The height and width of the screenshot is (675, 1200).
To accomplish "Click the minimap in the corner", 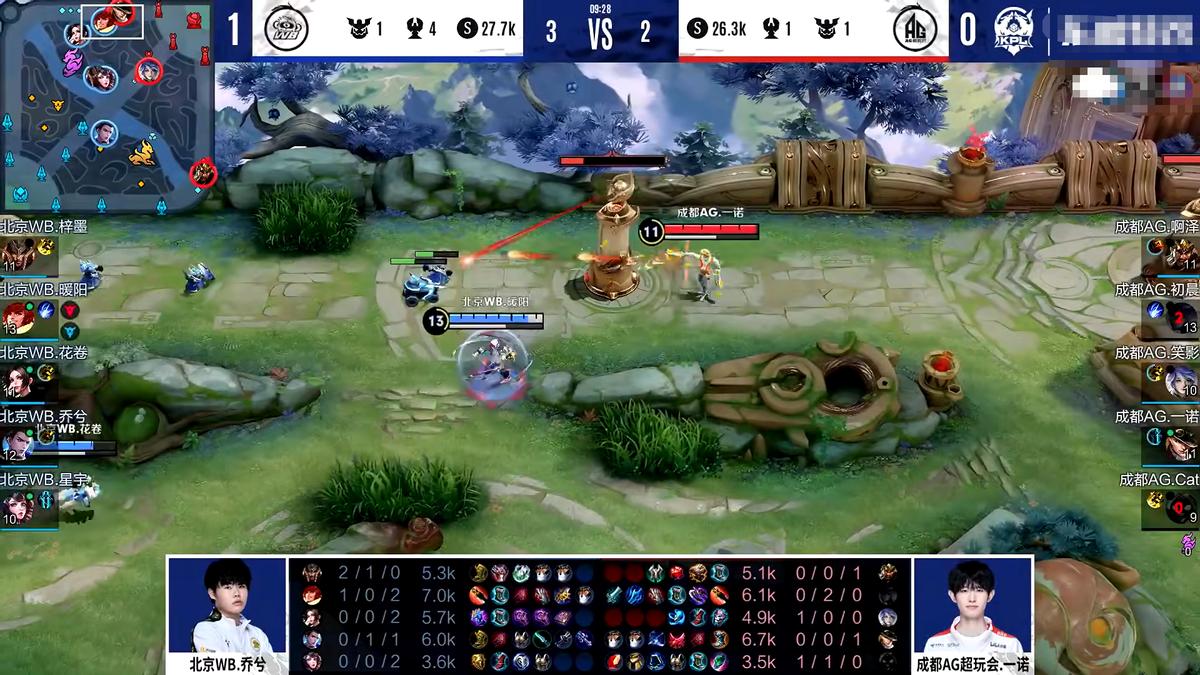I will pyautogui.click(x=107, y=105).
